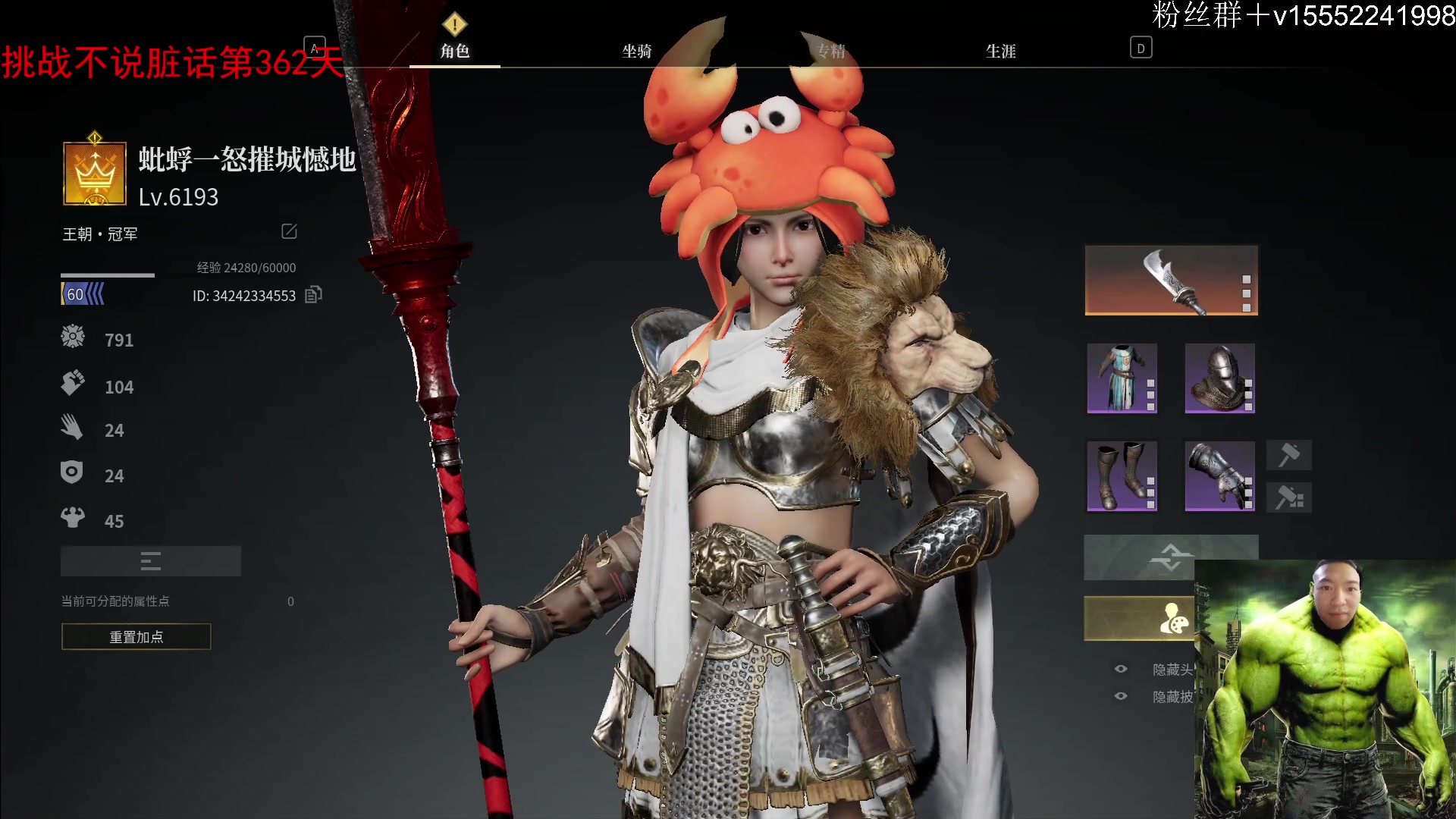This screenshot has height=819, width=1456.
Task: Select the 专精 tab
Action: point(831,51)
